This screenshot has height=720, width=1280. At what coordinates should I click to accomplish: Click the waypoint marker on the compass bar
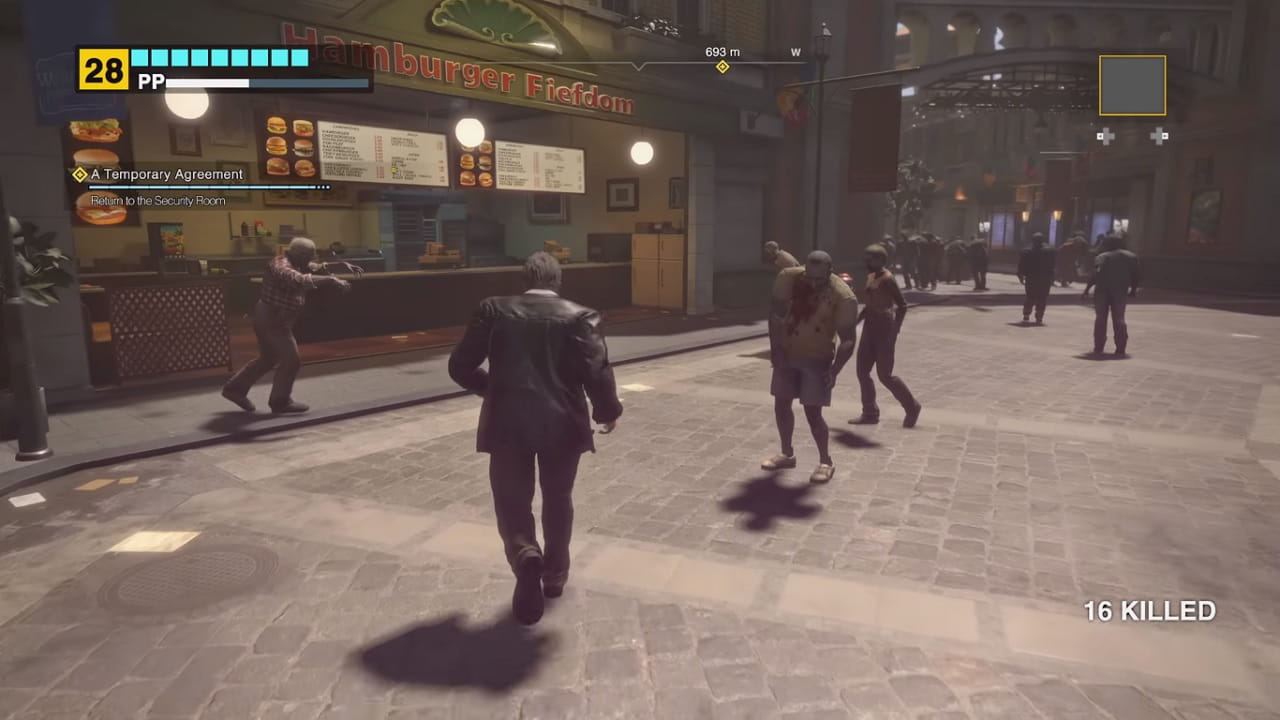[722, 68]
